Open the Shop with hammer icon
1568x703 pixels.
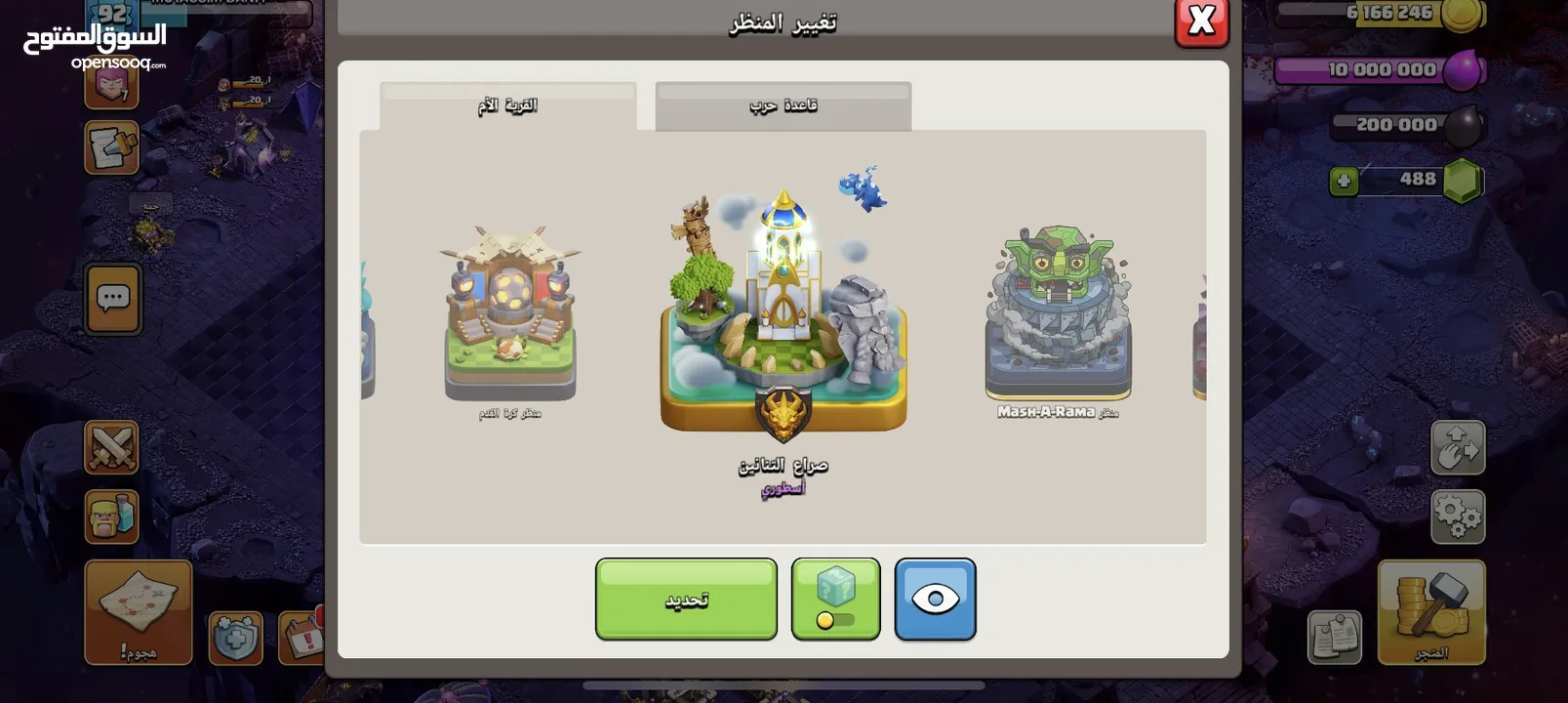pyautogui.click(x=1430, y=612)
